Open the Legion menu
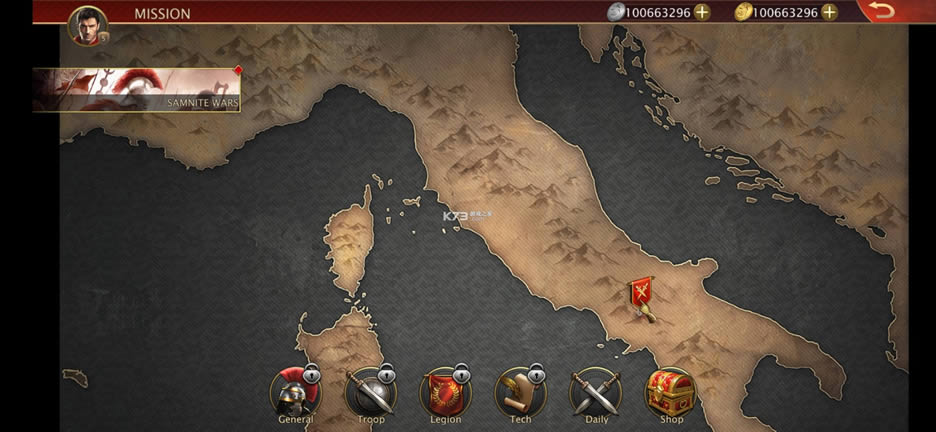This screenshot has height=432, width=936. click(x=445, y=393)
